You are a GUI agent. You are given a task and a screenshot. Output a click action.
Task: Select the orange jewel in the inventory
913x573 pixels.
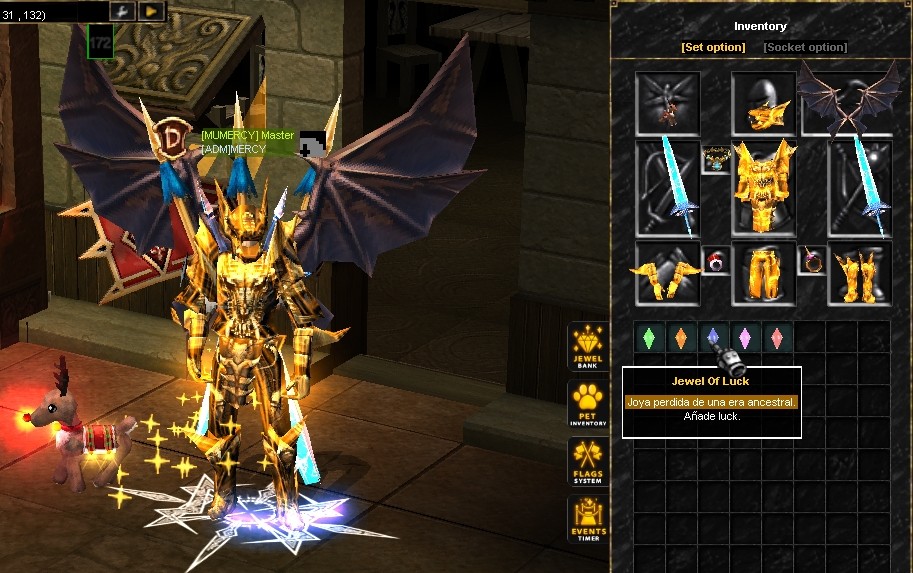[680, 337]
